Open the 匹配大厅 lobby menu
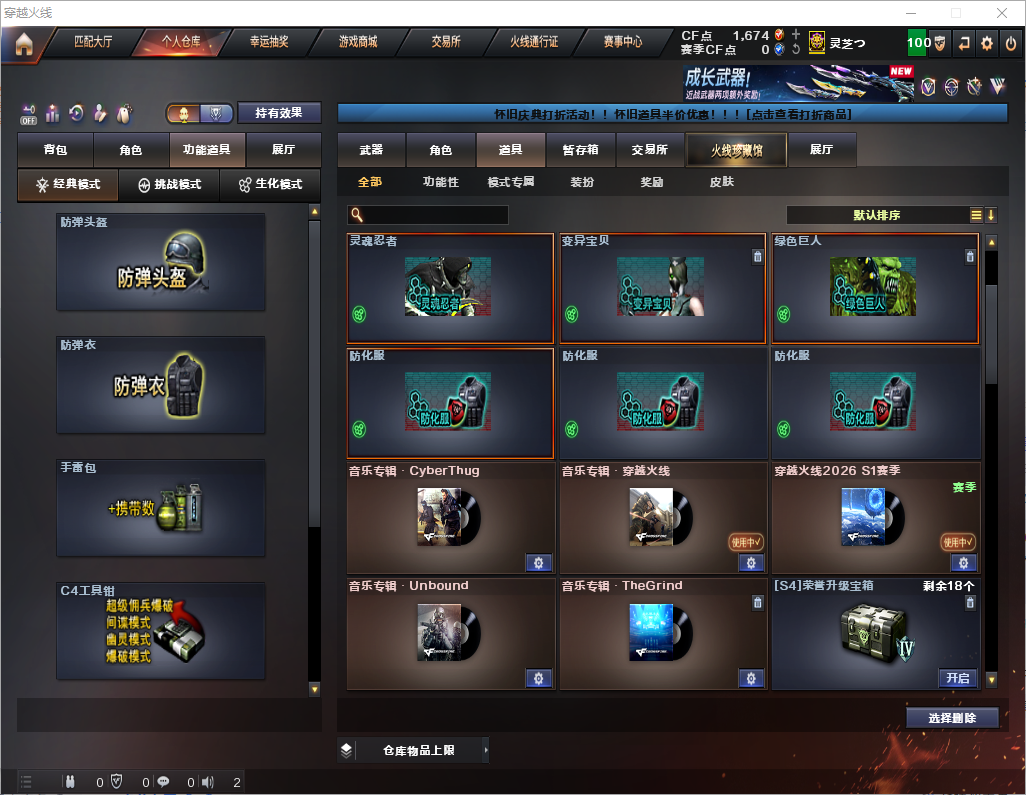Viewport: 1026px width, 795px height. coord(93,42)
